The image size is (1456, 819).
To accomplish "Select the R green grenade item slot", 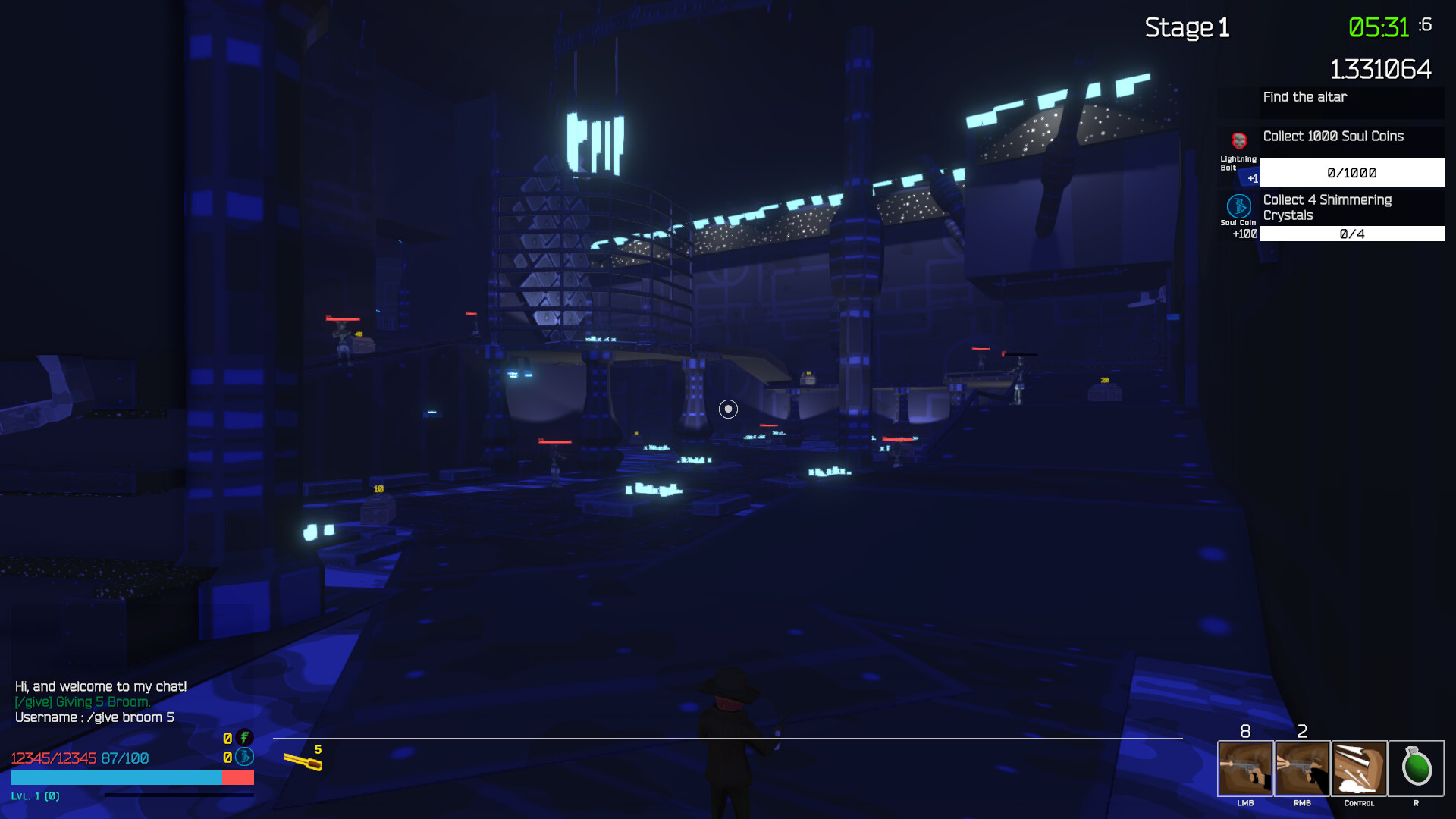I will [x=1417, y=768].
